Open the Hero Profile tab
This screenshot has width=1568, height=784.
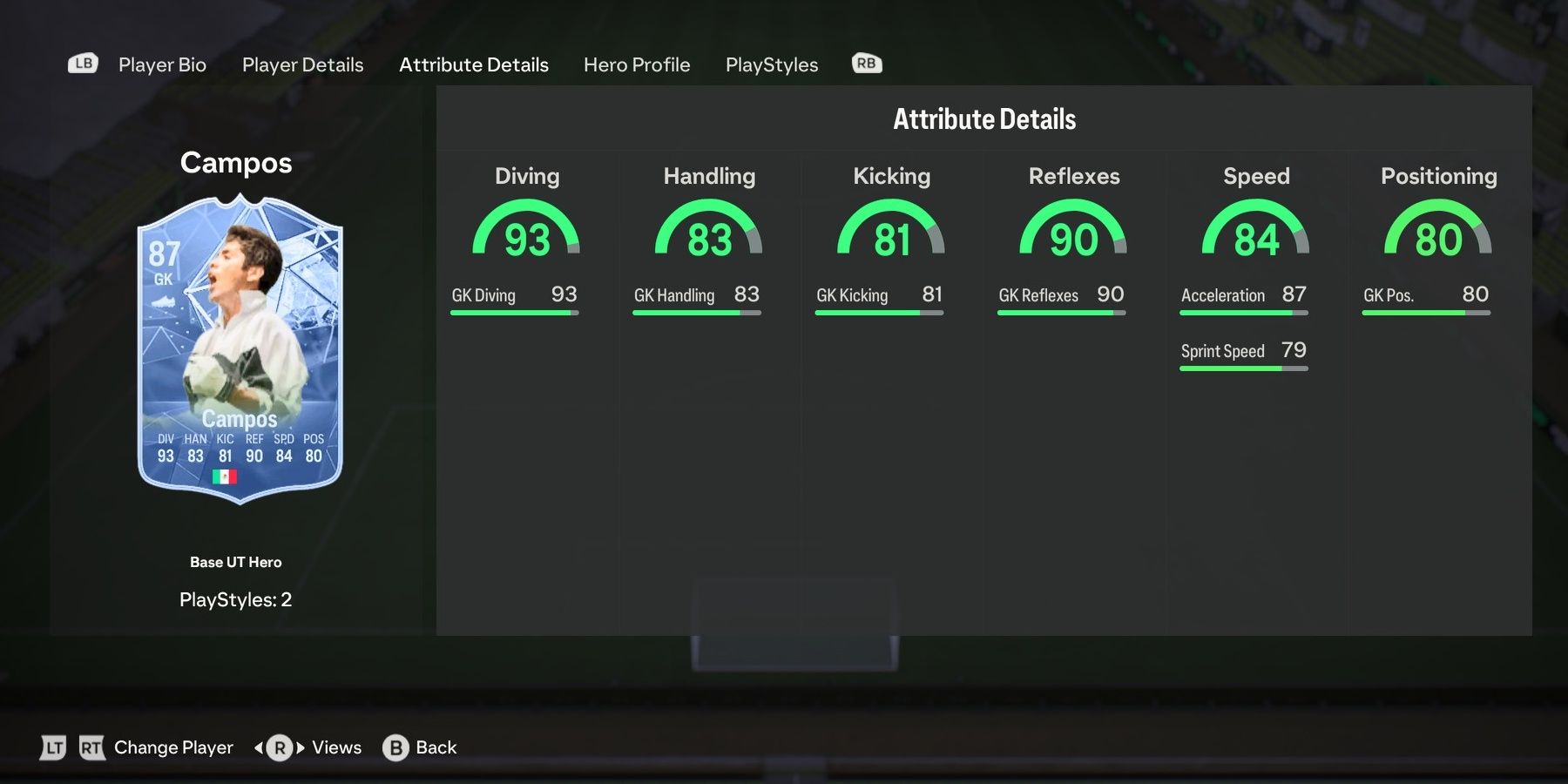(637, 64)
